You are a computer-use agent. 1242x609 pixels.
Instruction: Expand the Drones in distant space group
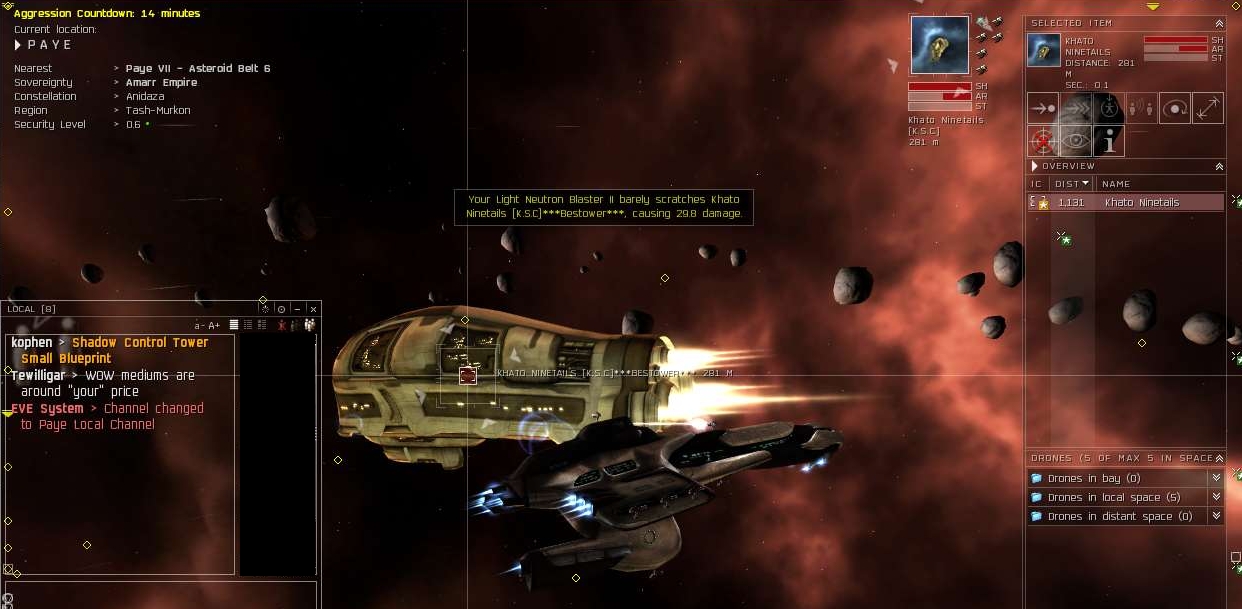[1216, 516]
